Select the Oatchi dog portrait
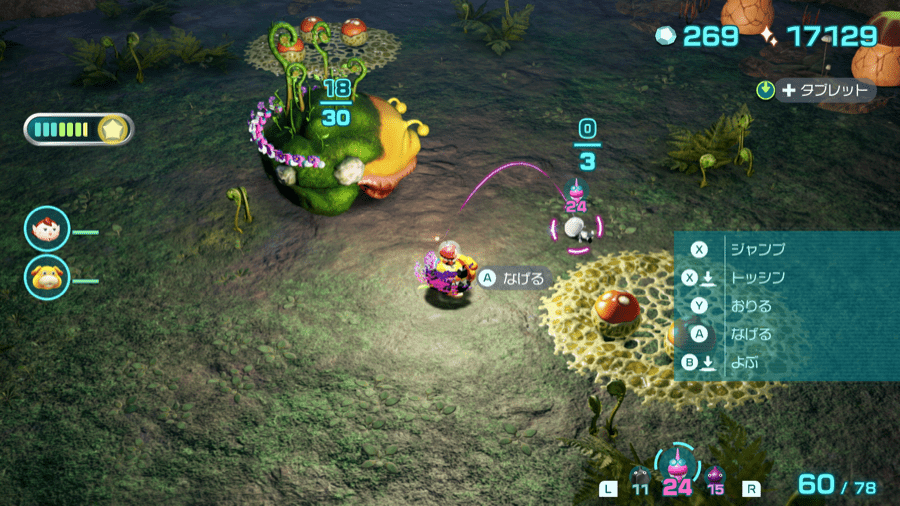Viewport: 900px width, 506px height. click(47, 277)
